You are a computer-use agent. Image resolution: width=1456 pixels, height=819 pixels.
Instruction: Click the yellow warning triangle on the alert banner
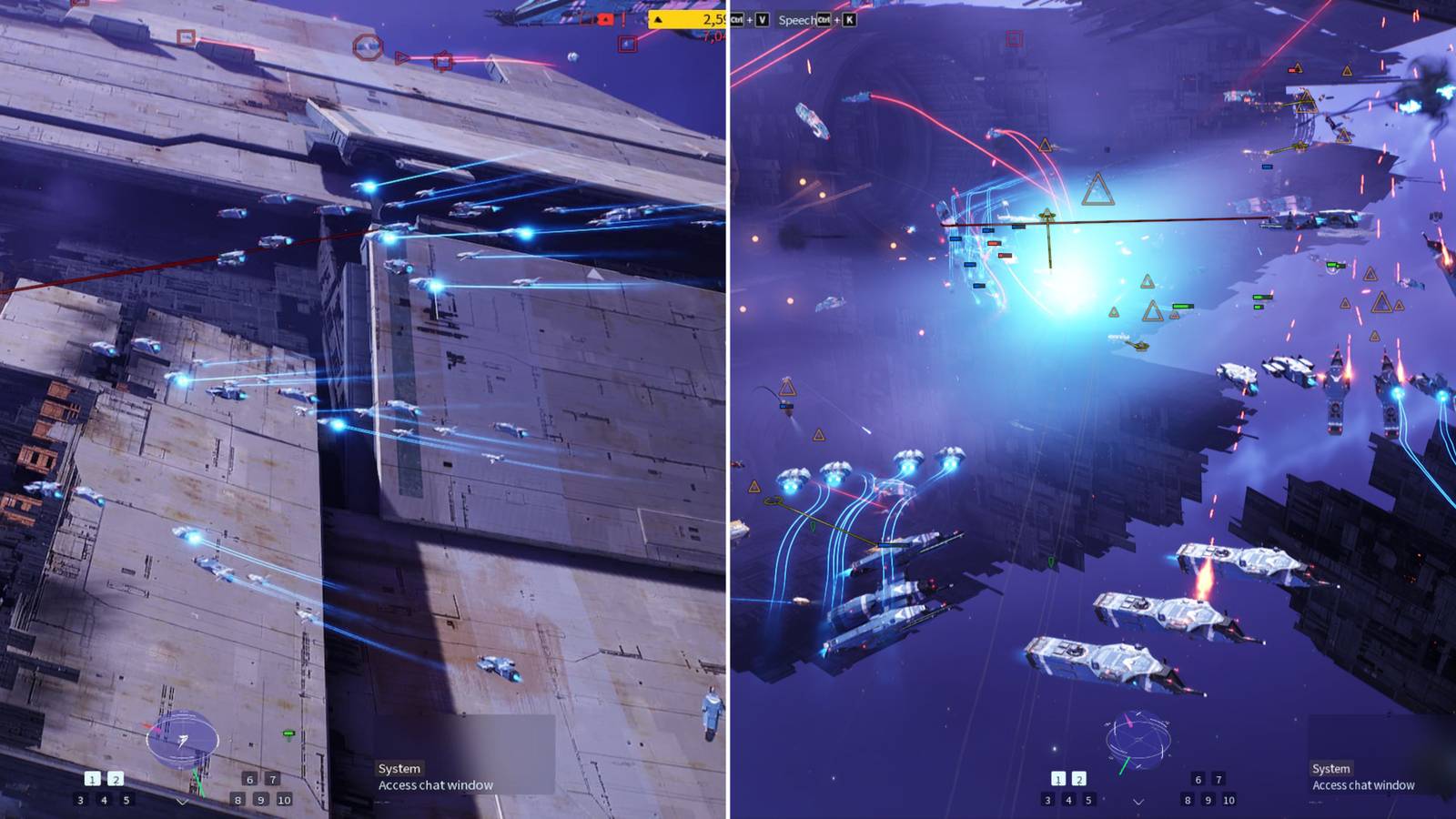[658, 19]
